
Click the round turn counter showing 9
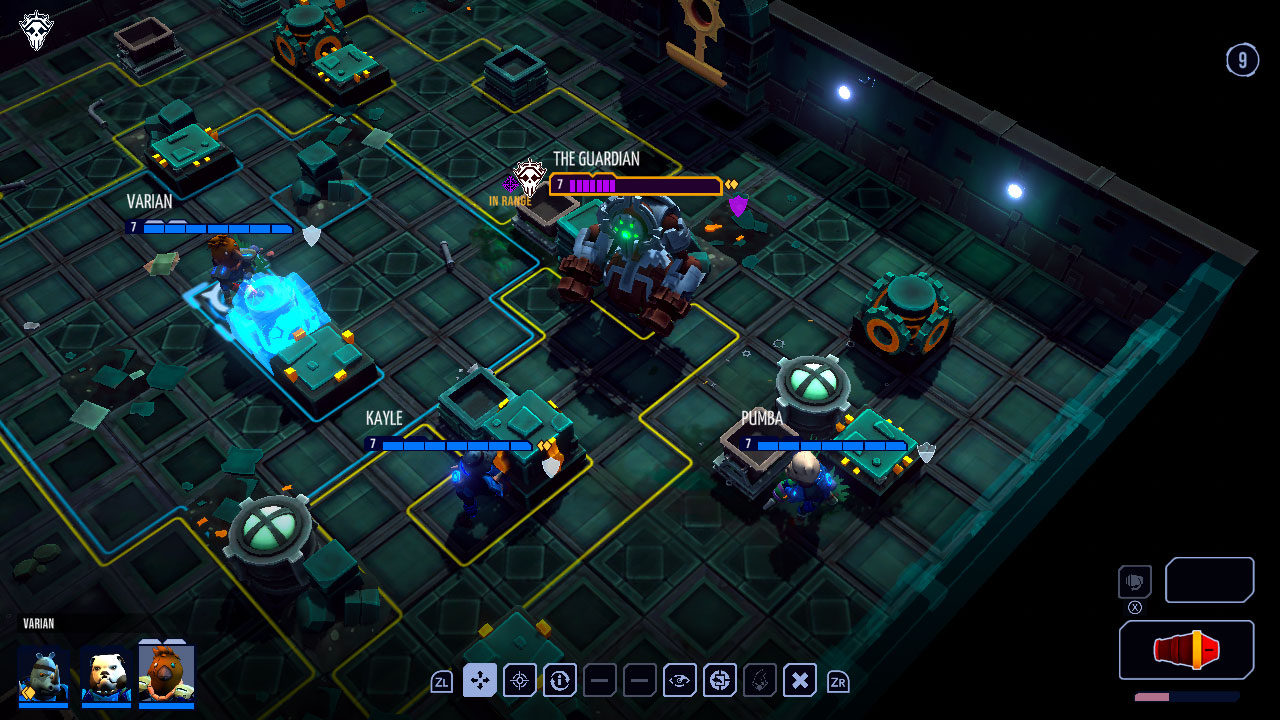[1243, 60]
